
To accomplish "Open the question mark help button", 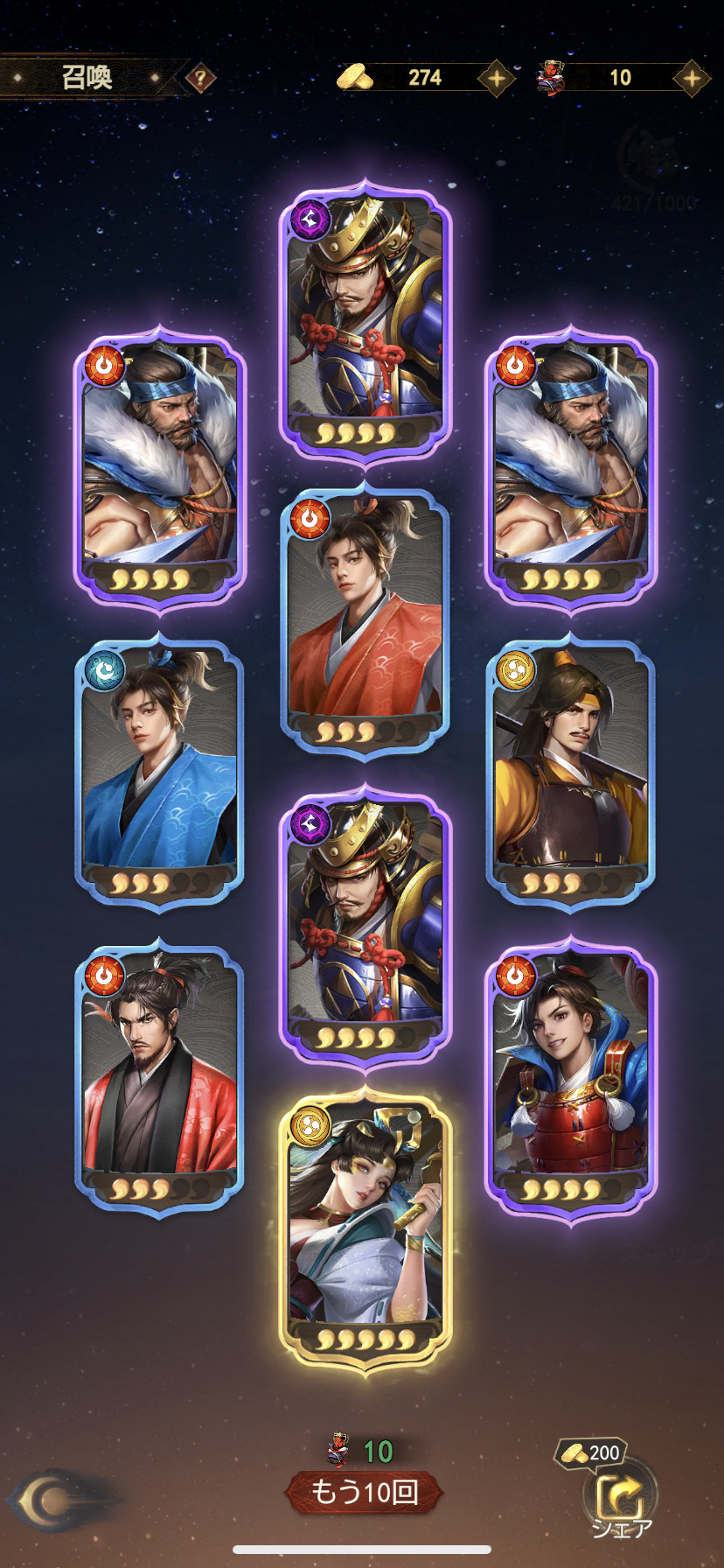I will pos(201,79).
